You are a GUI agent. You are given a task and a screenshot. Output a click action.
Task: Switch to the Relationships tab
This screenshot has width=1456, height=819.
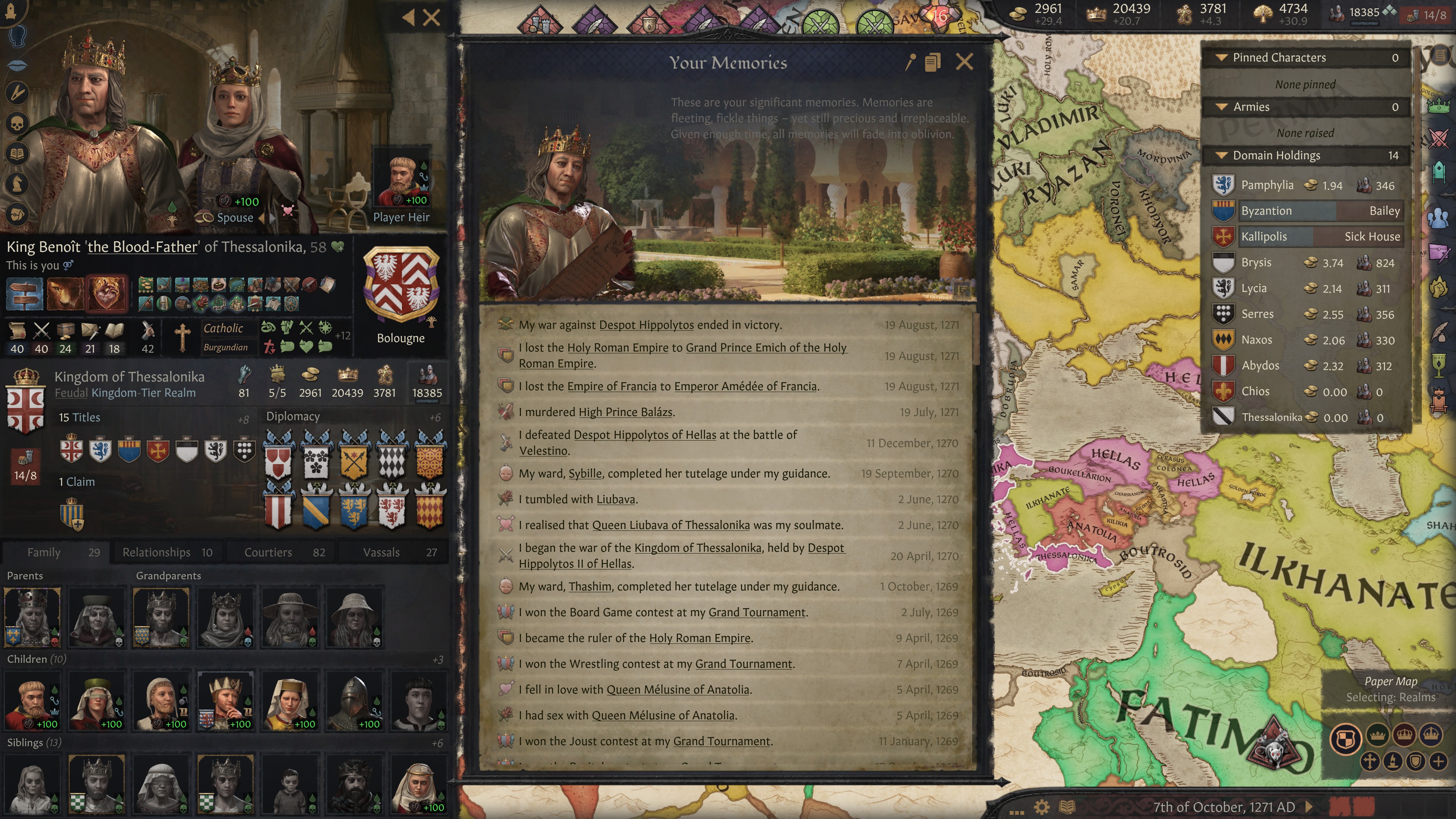point(157,552)
